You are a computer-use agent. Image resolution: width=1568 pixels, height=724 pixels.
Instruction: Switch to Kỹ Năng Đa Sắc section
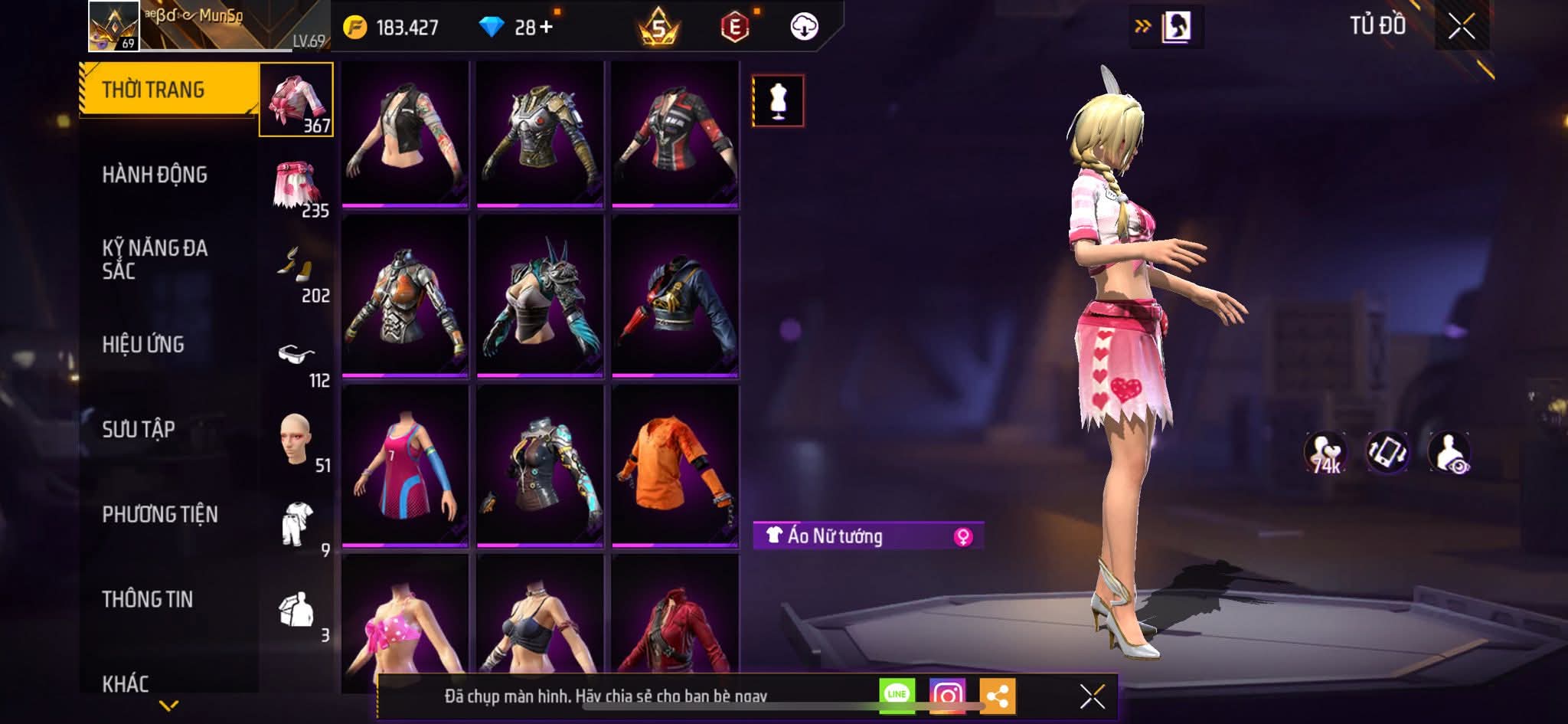tap(155, 259)
